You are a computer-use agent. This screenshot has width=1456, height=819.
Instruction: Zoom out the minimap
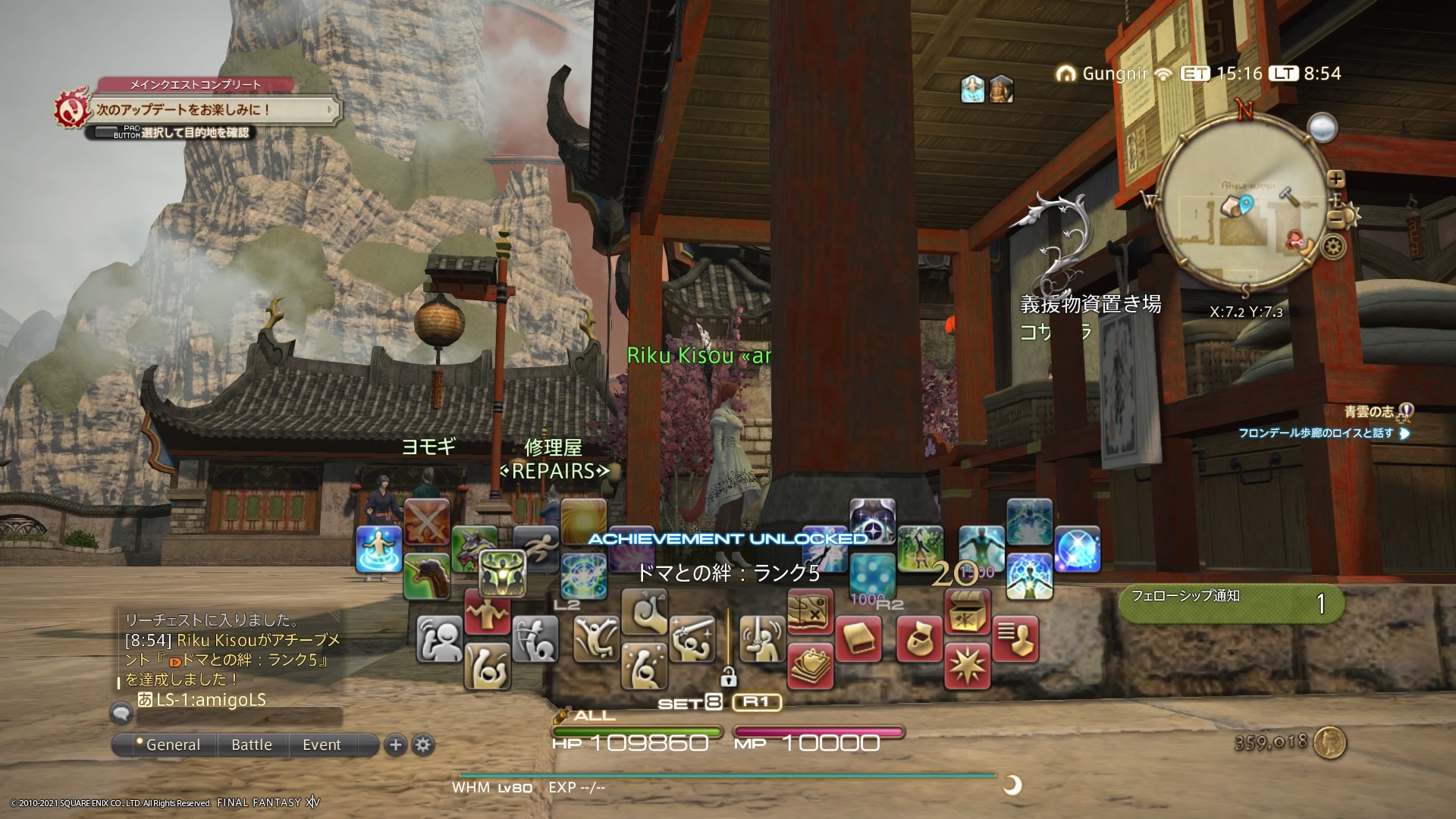click(x=1336, y=220)
